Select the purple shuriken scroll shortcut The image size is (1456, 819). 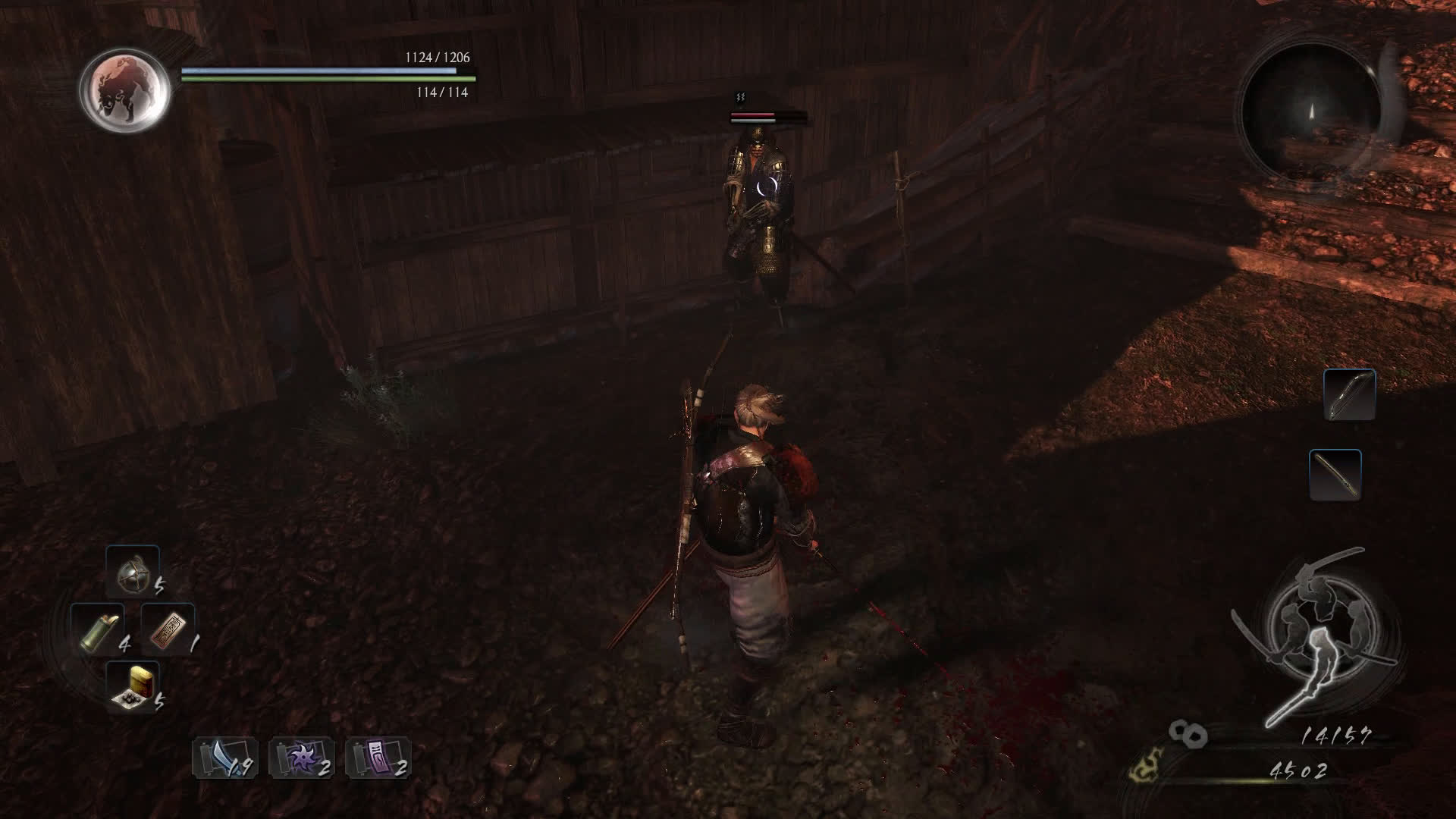300,758
